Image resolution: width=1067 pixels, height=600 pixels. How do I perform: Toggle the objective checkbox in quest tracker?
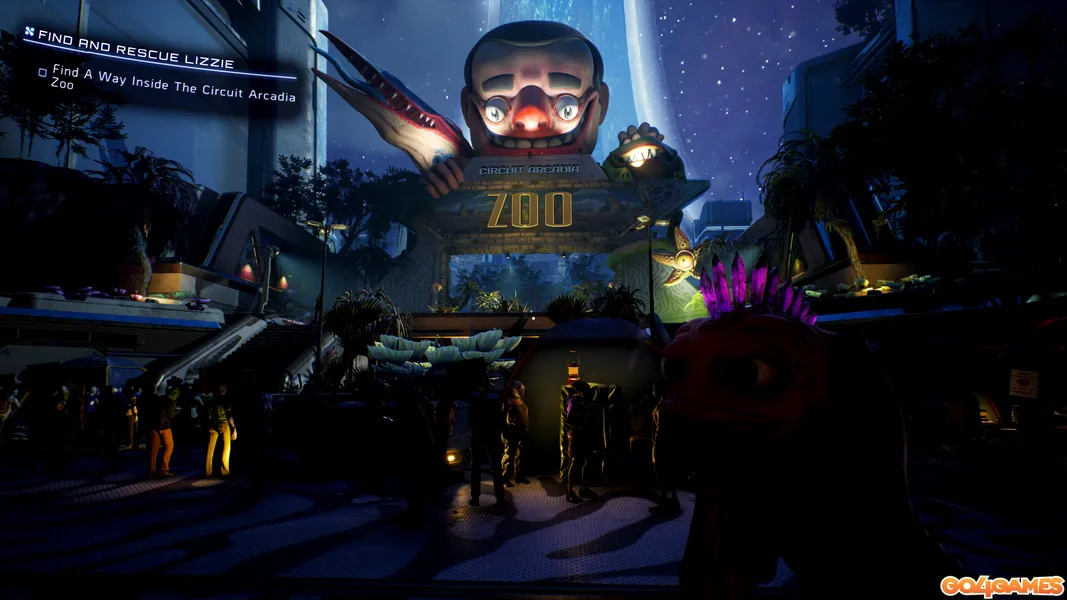43,72
